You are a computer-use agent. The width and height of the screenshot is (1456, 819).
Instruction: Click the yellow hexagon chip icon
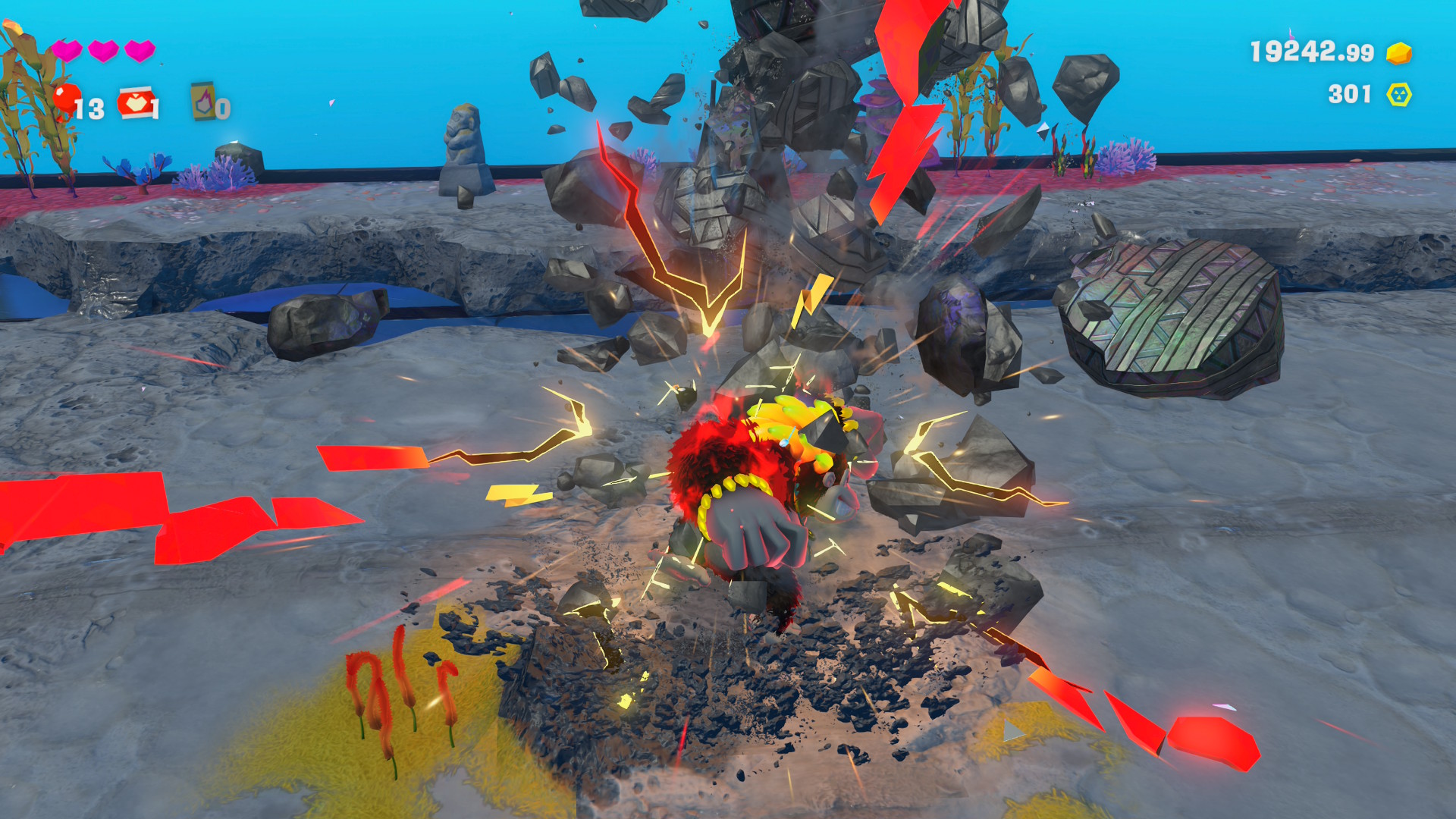point(1398,95)
